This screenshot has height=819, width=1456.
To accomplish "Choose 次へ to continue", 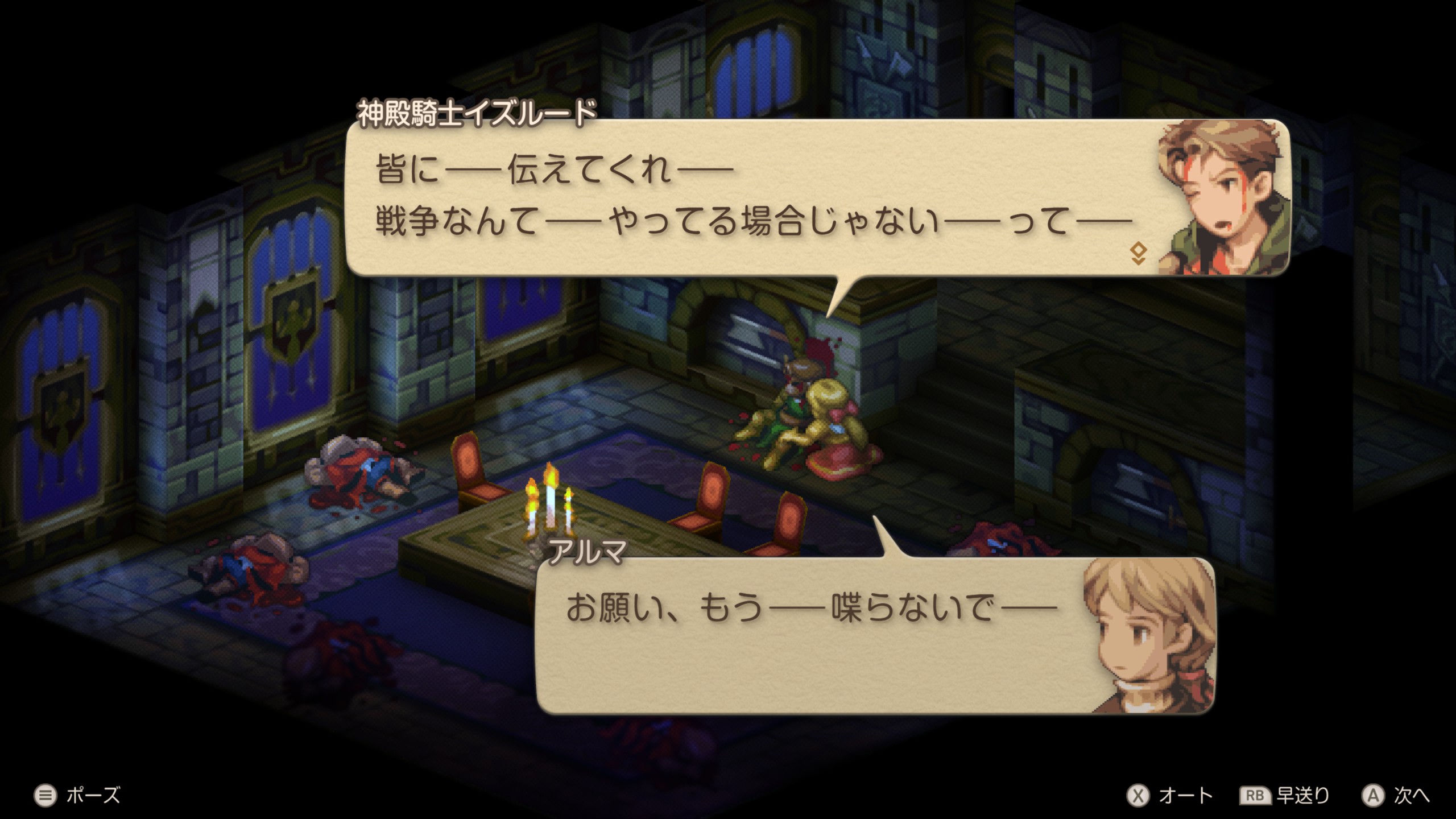I will point(1395,795).
